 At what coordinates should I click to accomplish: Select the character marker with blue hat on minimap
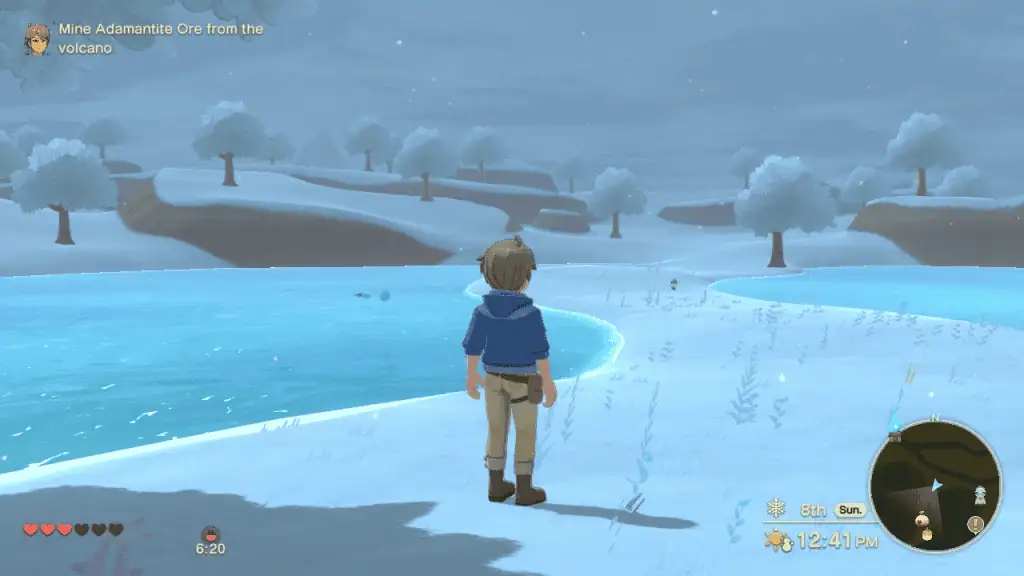click(981, 495)
